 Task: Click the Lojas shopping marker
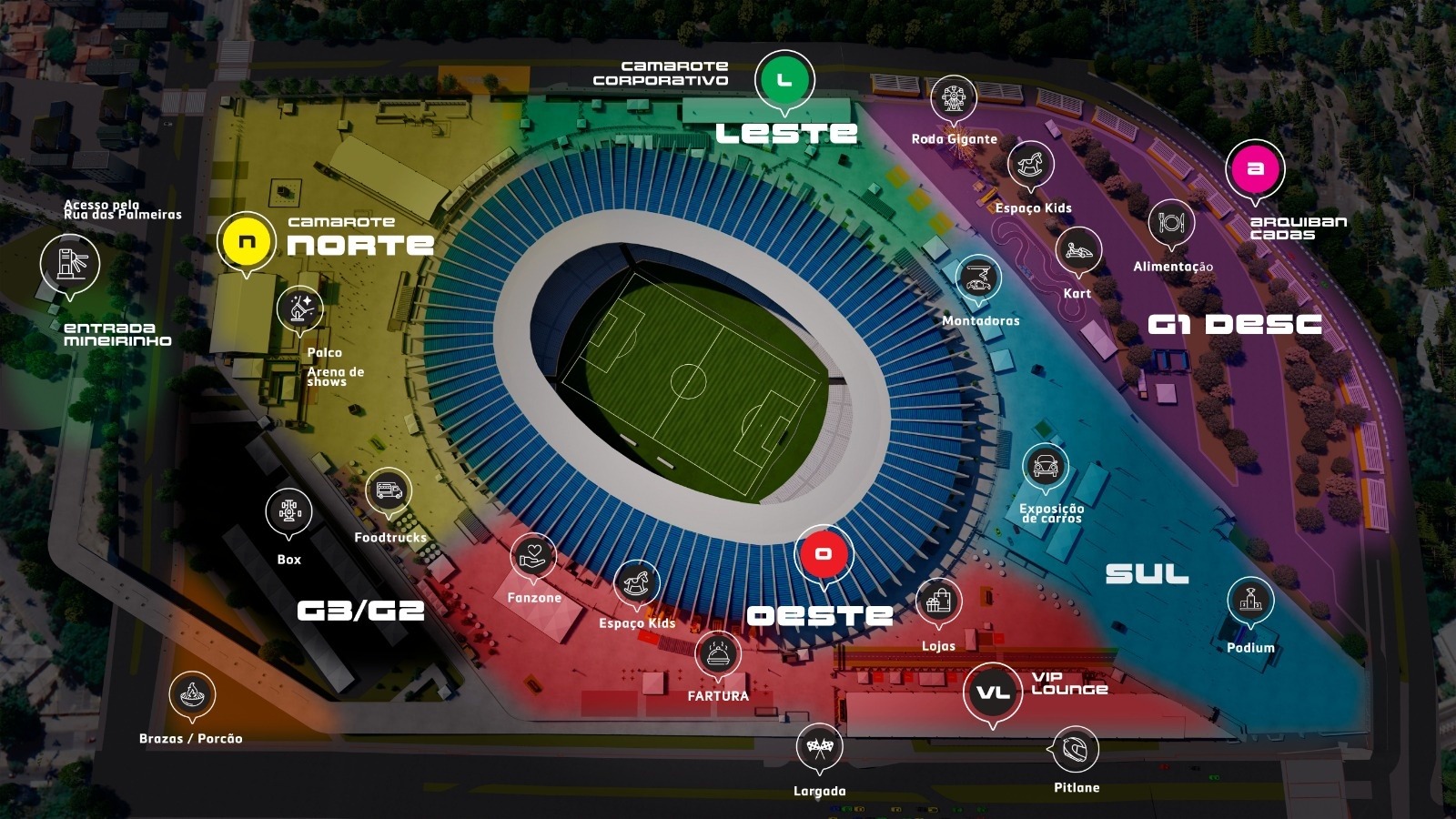938,602
